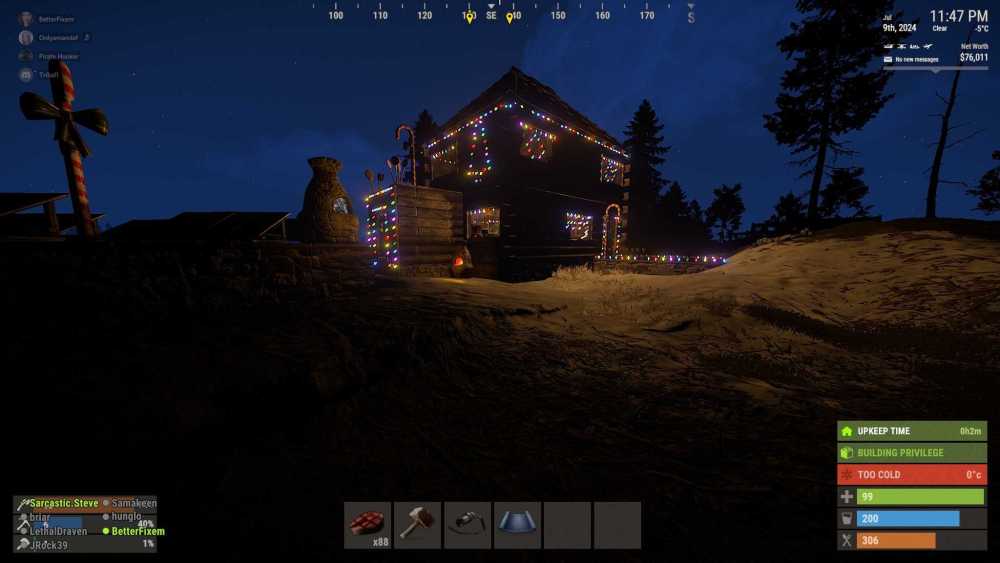This screenshot has width=1000, height=563.
Task: Select the blue building plan slot
Action: pyautogui.click(x=517, y=524)
